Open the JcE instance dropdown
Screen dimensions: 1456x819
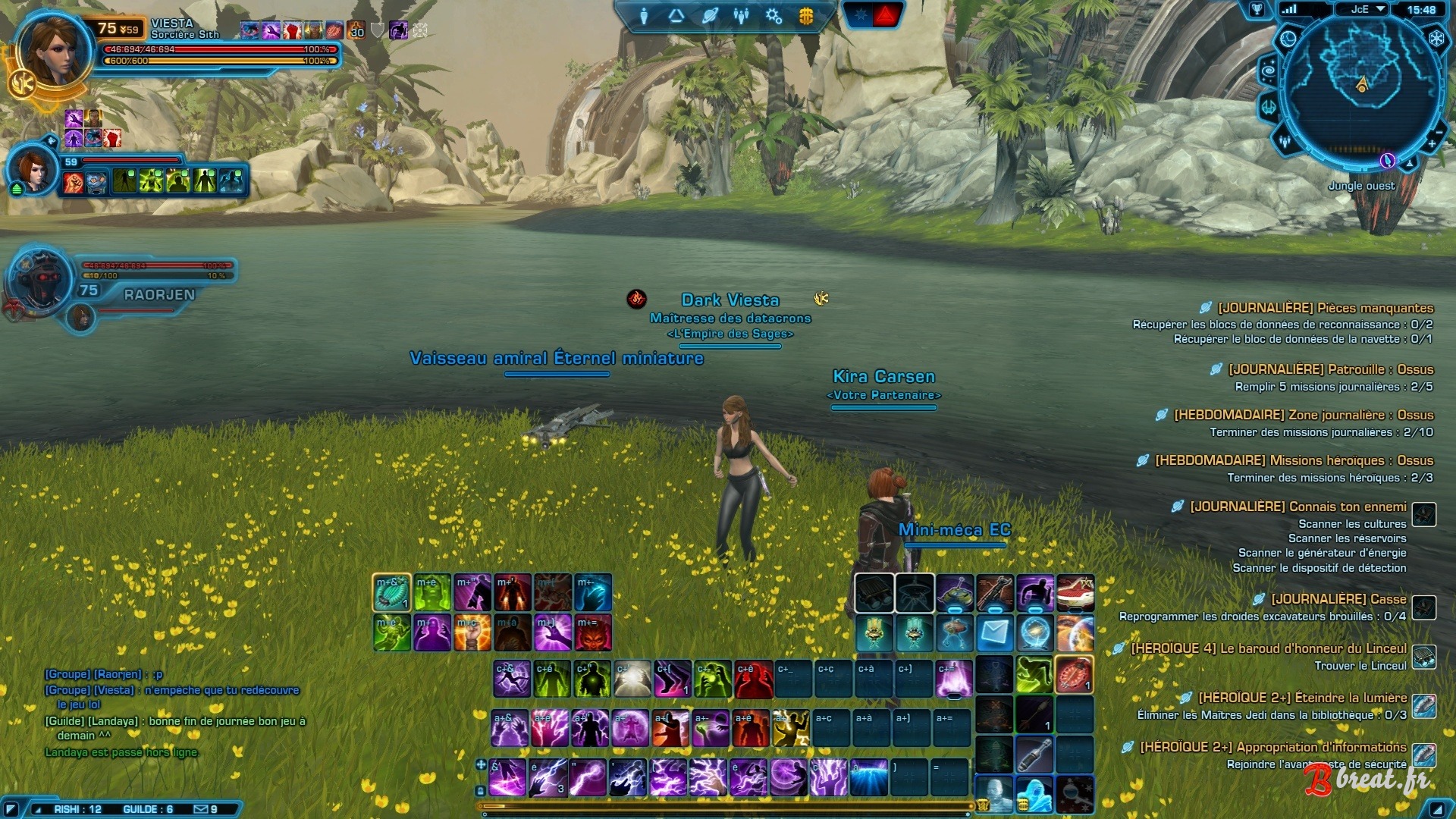coord(1369,9)
